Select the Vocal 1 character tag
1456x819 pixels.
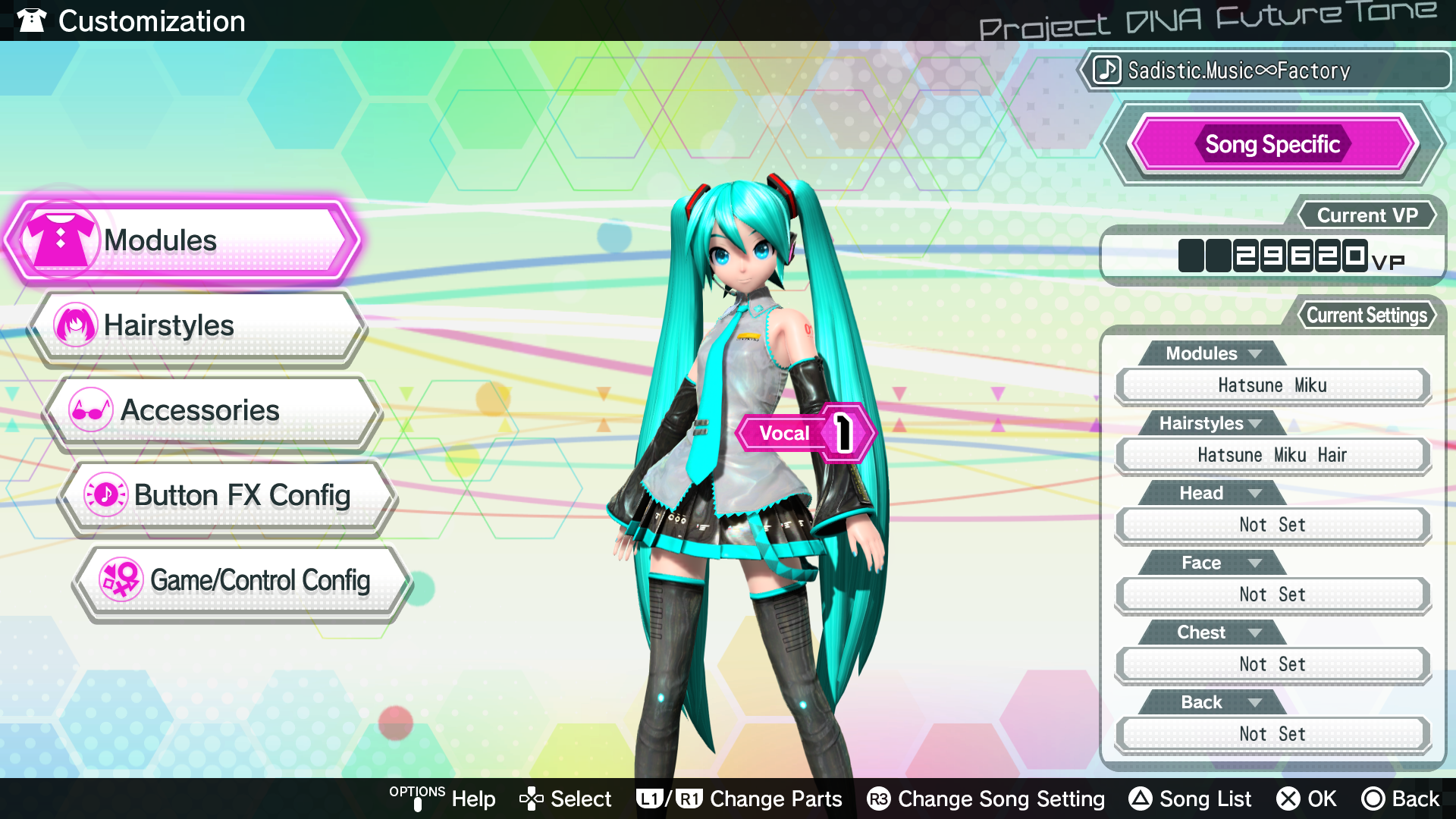804,433
